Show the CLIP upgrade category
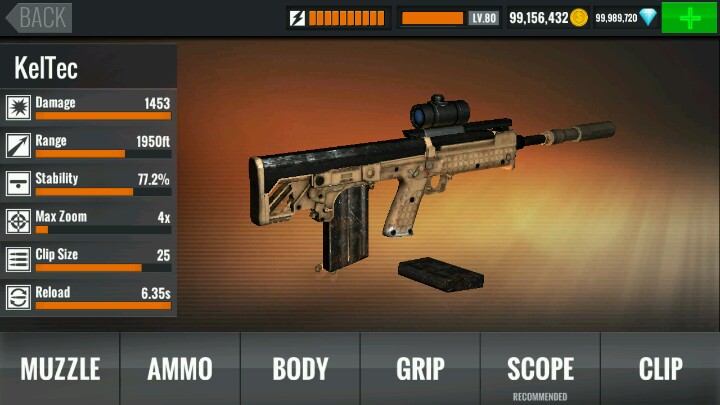Viewport: 720px width, 405px height. click(x=660, y=368)
